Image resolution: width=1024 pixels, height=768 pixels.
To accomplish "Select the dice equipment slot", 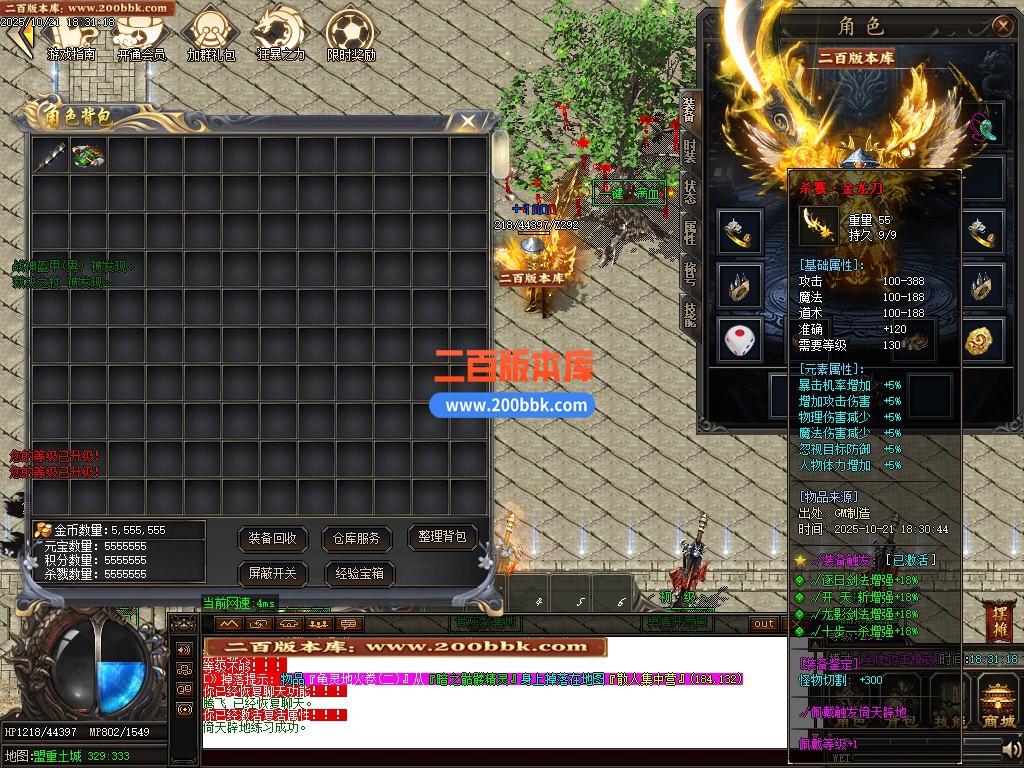I will [739, 342].
